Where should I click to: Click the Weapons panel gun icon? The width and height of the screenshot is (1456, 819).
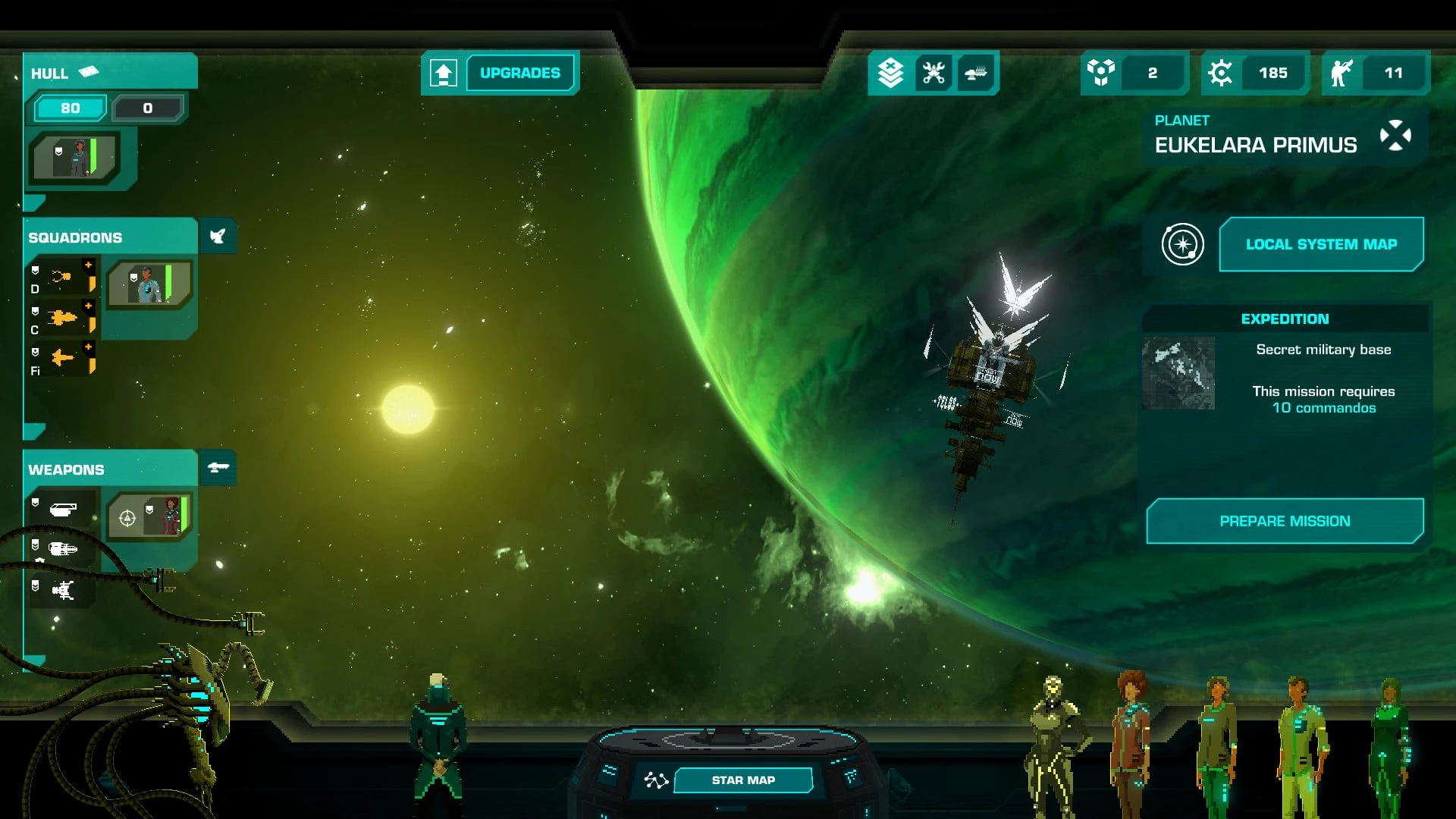pyautogui.click(x=218, y=468)
